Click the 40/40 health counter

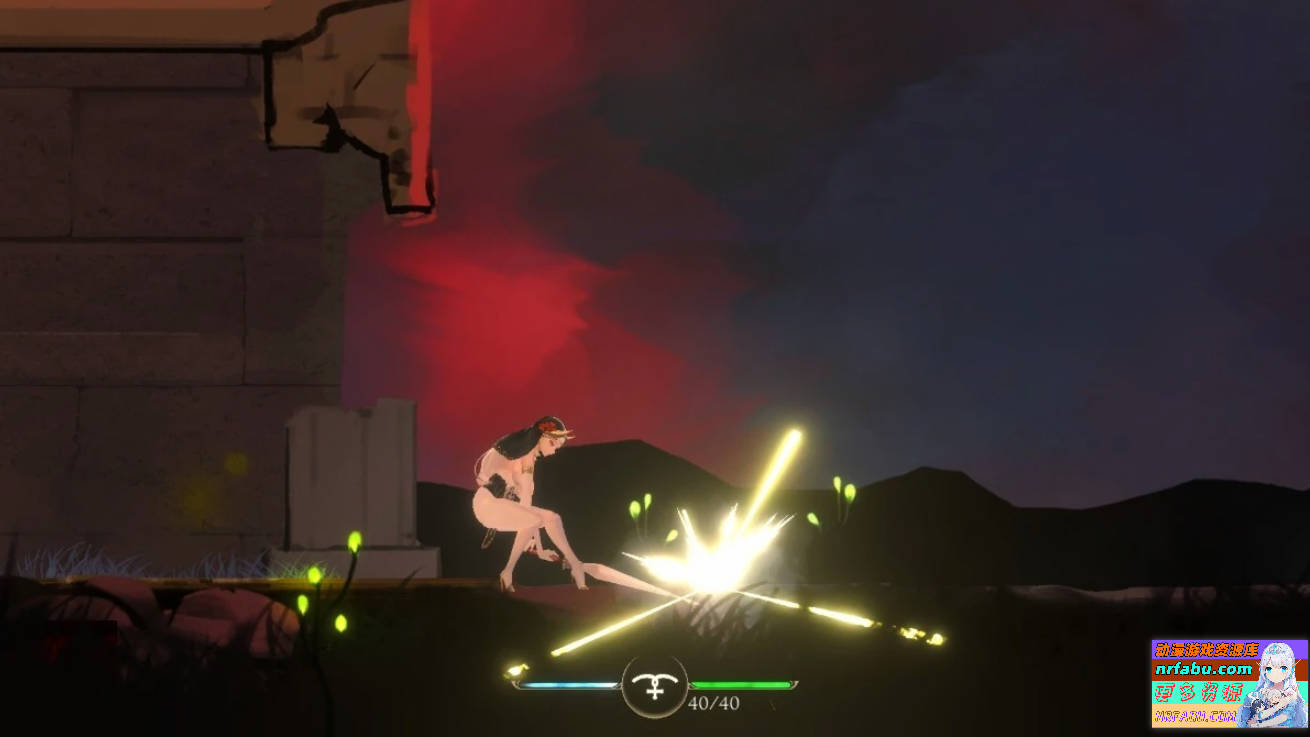(x=712, y=703)
